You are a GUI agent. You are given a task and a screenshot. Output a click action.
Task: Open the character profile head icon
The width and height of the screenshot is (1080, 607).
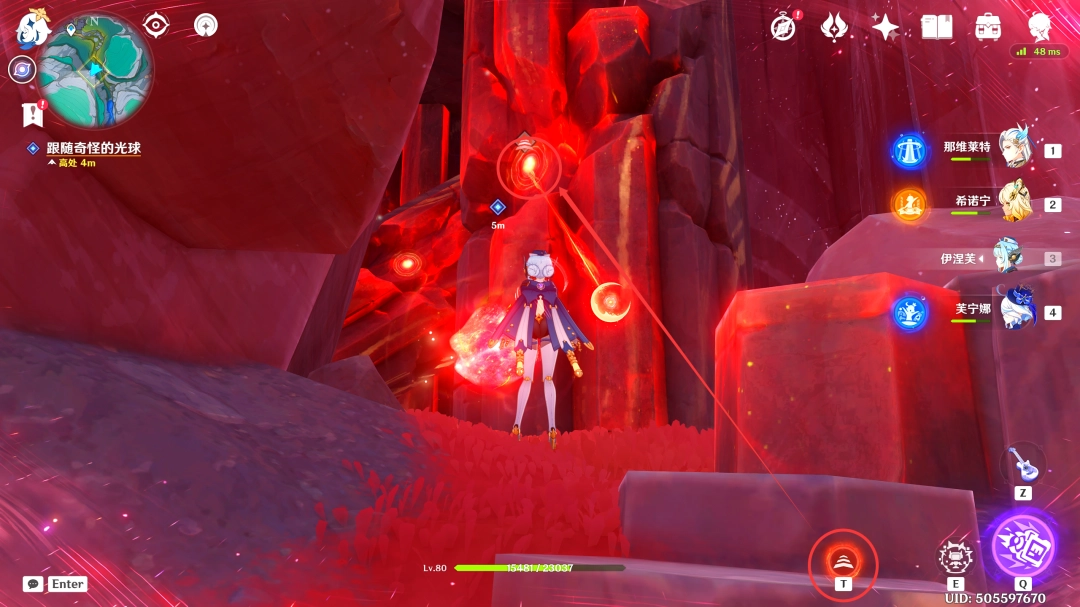pyautogui.click(x=1040, y=26)
